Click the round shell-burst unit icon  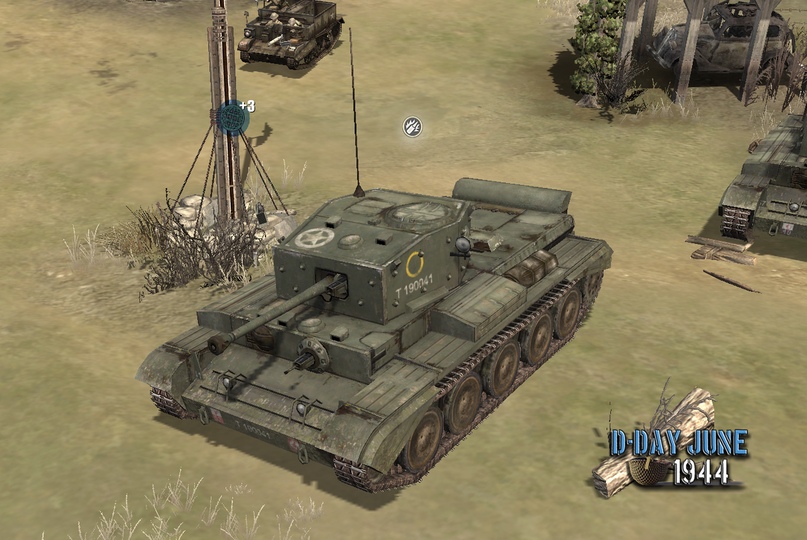point(412,126)
